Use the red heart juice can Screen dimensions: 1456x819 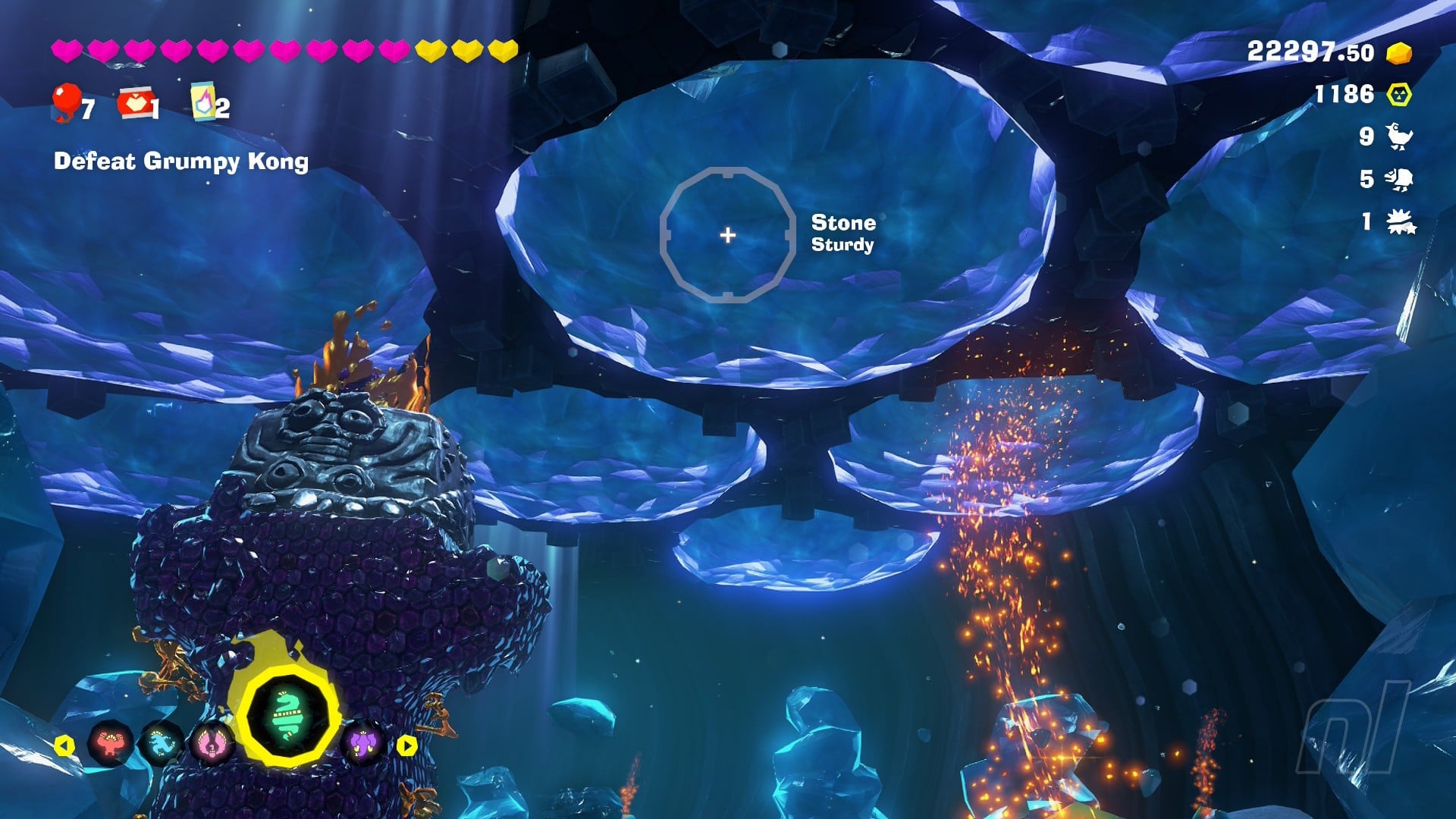[x=133, y=104]
